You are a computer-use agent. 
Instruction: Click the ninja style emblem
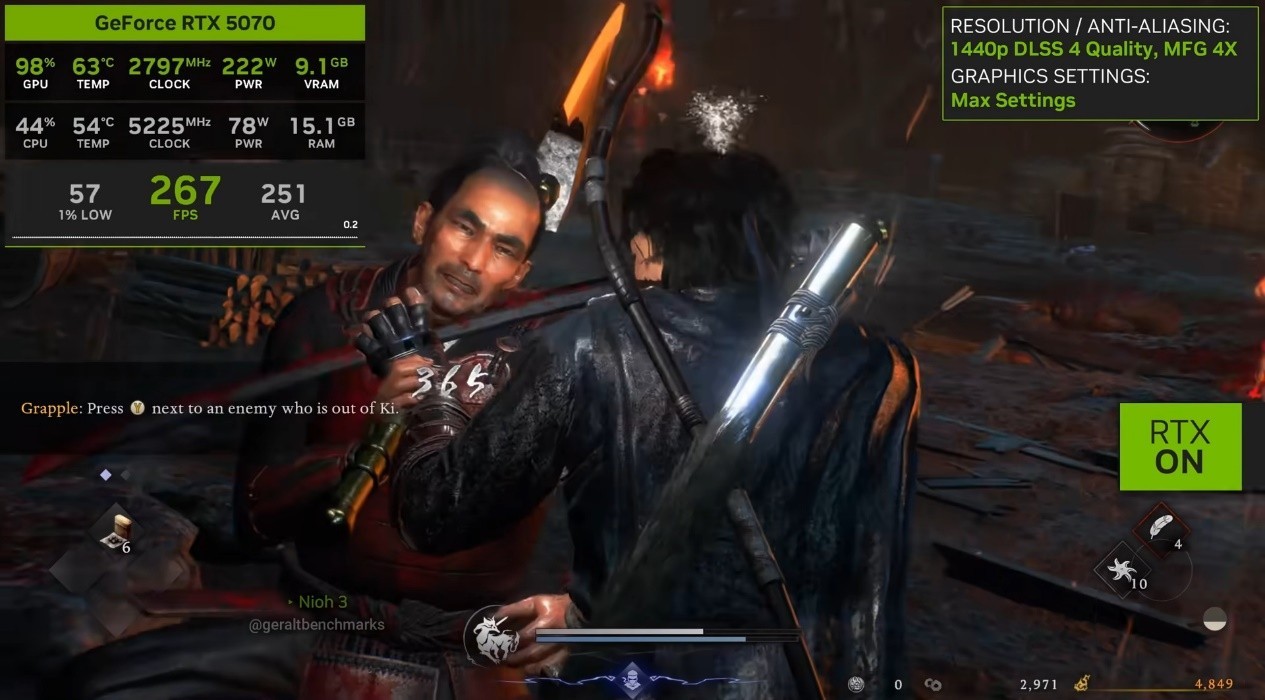(x=631, y=678)
